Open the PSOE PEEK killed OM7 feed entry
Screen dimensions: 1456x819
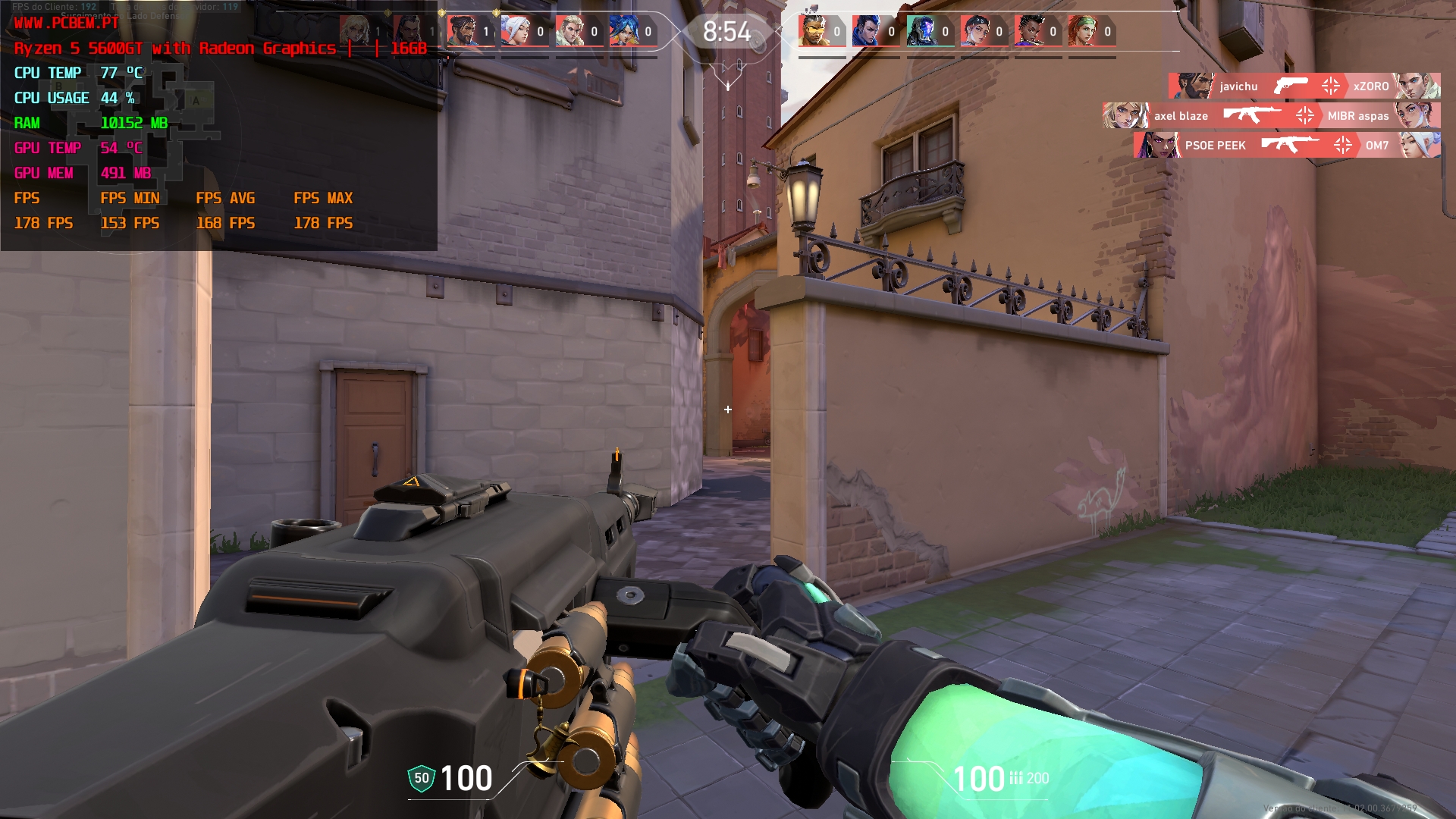pos(1287,145)
